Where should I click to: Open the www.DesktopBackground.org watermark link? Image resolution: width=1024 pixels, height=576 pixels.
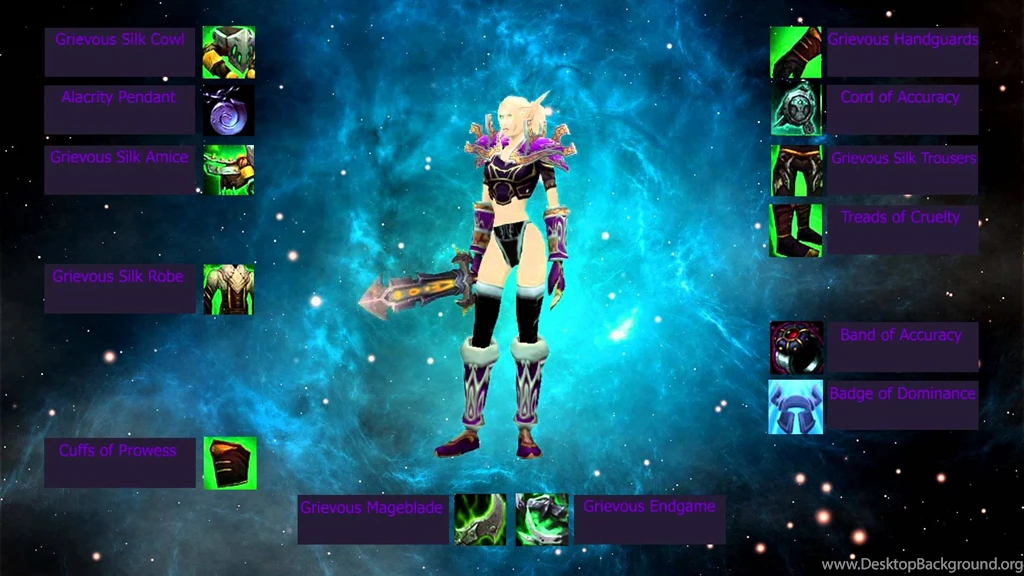point(920,565)
